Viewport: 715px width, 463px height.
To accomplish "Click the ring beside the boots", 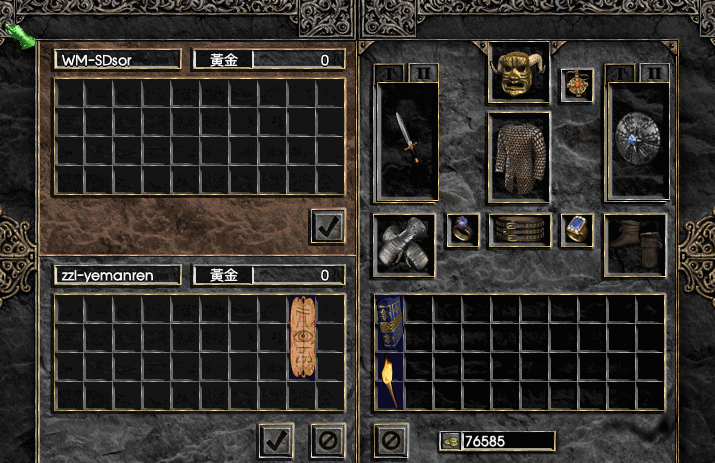I will pyautogui.click(x=577, y=229).
